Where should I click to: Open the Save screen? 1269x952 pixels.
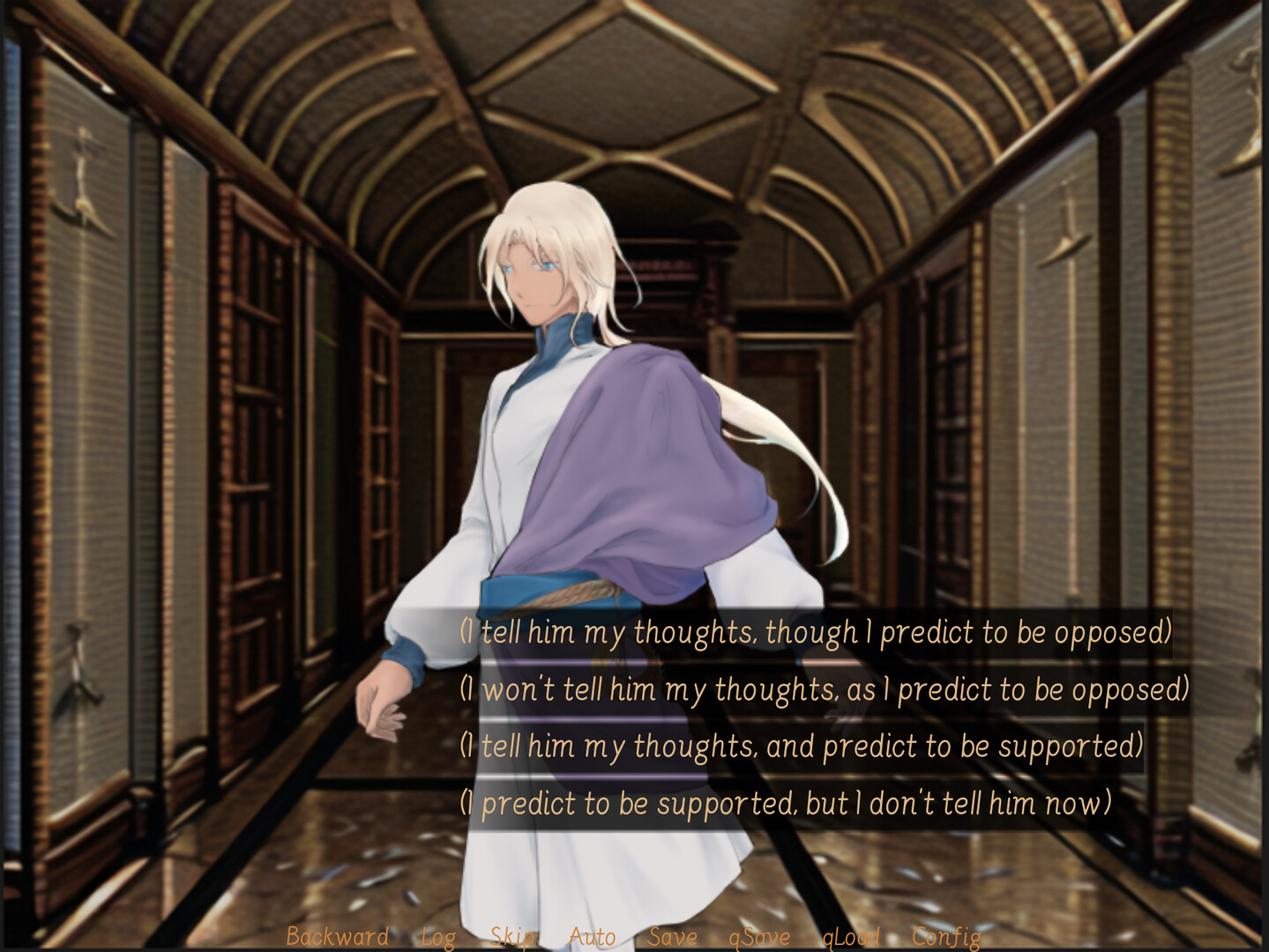tap(672, 937)
